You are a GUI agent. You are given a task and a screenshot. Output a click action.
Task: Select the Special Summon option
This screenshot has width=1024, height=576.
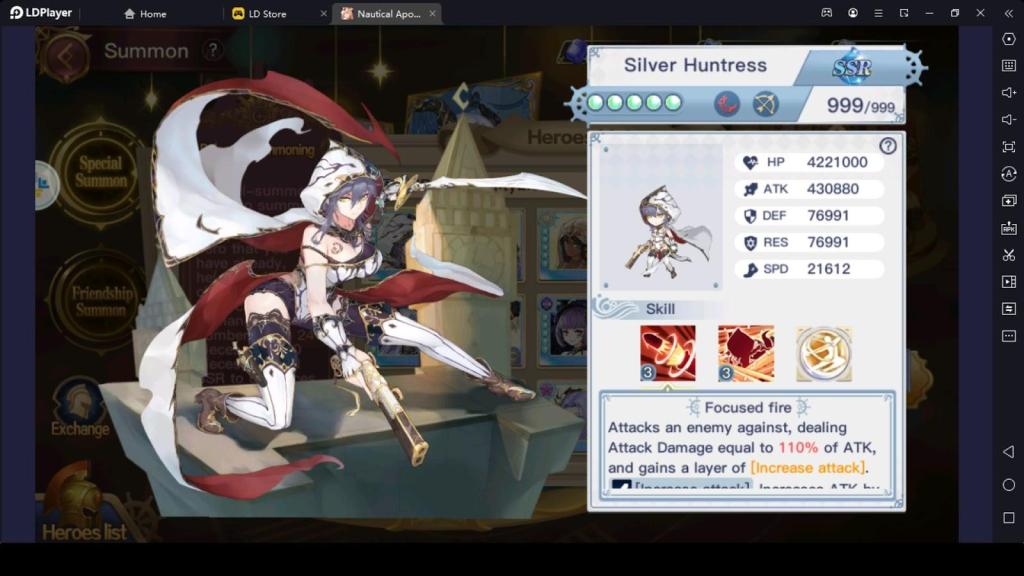(x=101, y=172)
